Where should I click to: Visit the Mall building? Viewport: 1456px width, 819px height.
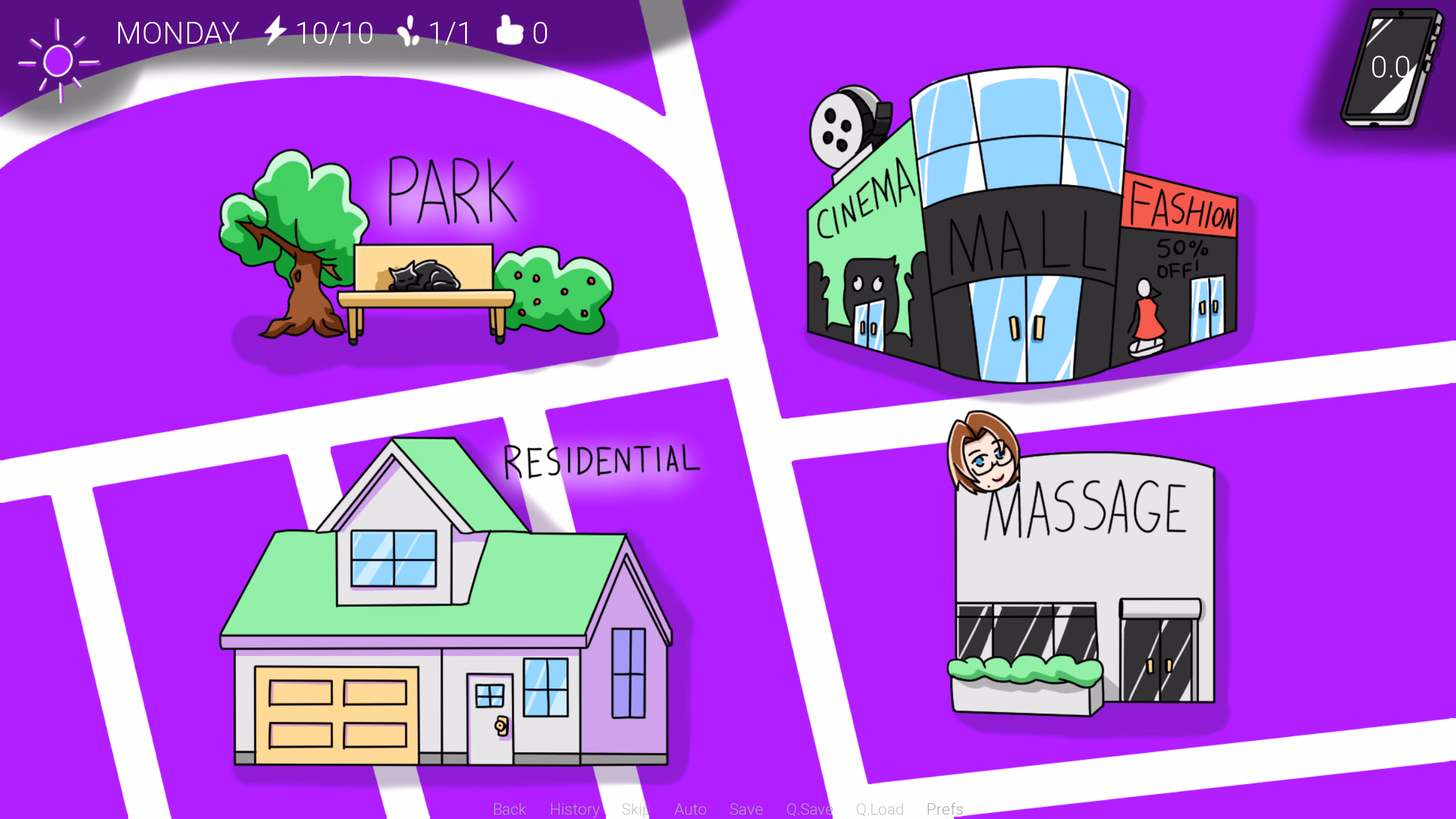pyautogui.click(x=1025, y=243)
